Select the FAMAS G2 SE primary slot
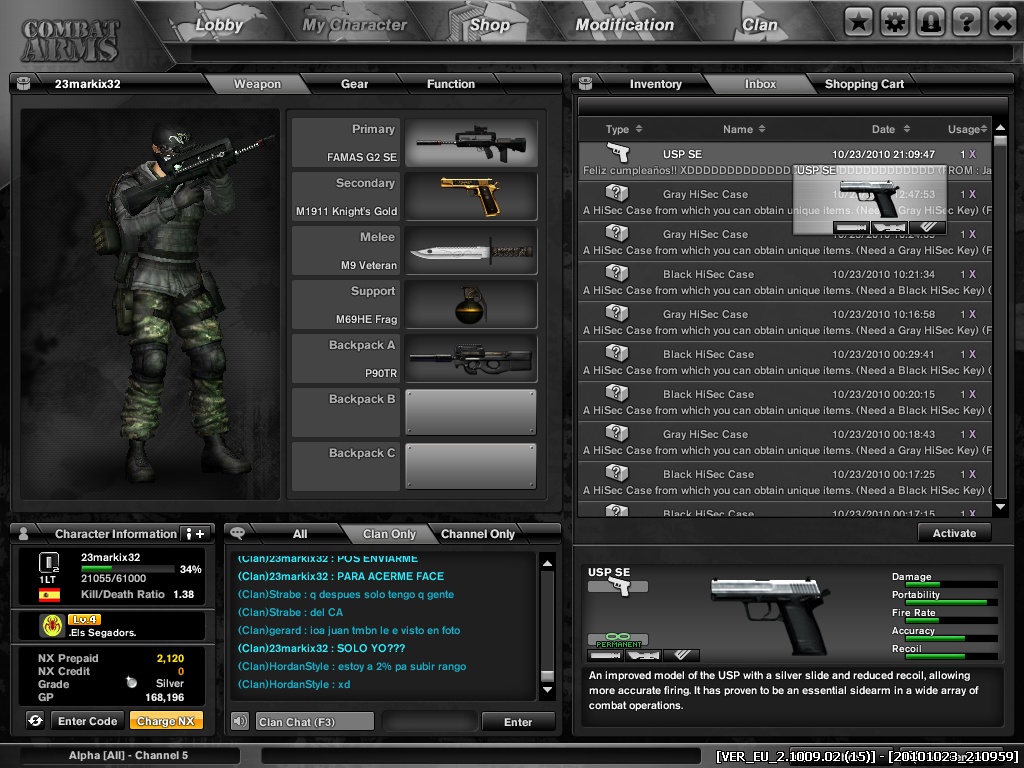The height and width of the screenshot is (768, 1024). tap(471, 143)
